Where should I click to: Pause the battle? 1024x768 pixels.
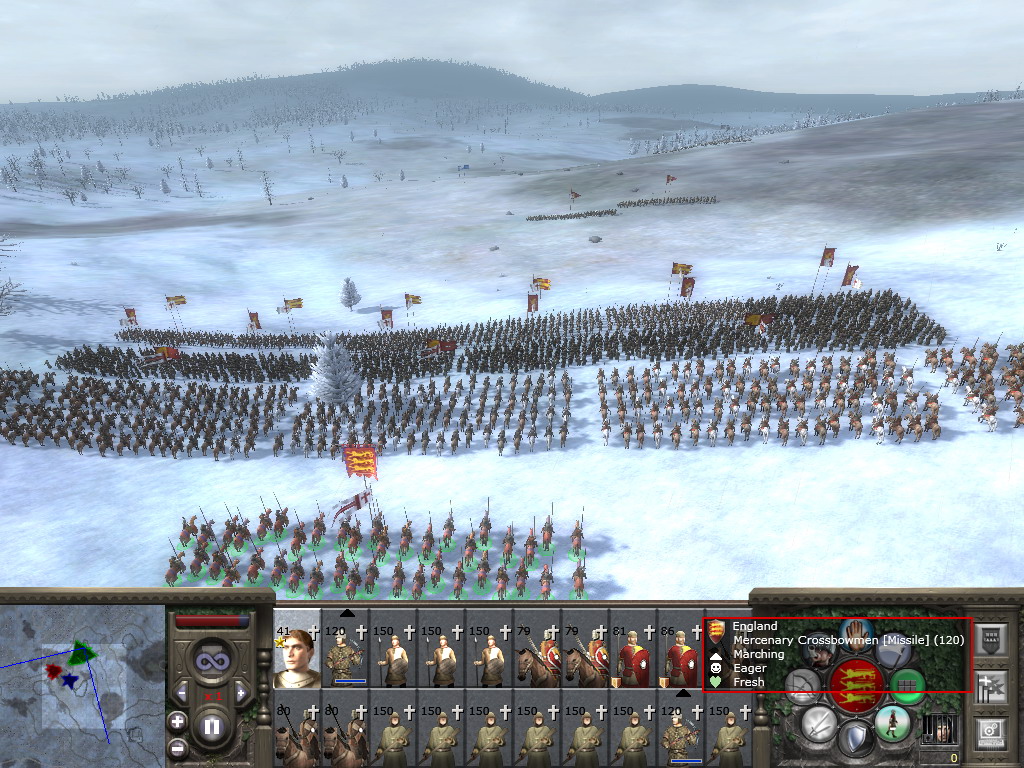pos(212,727)
